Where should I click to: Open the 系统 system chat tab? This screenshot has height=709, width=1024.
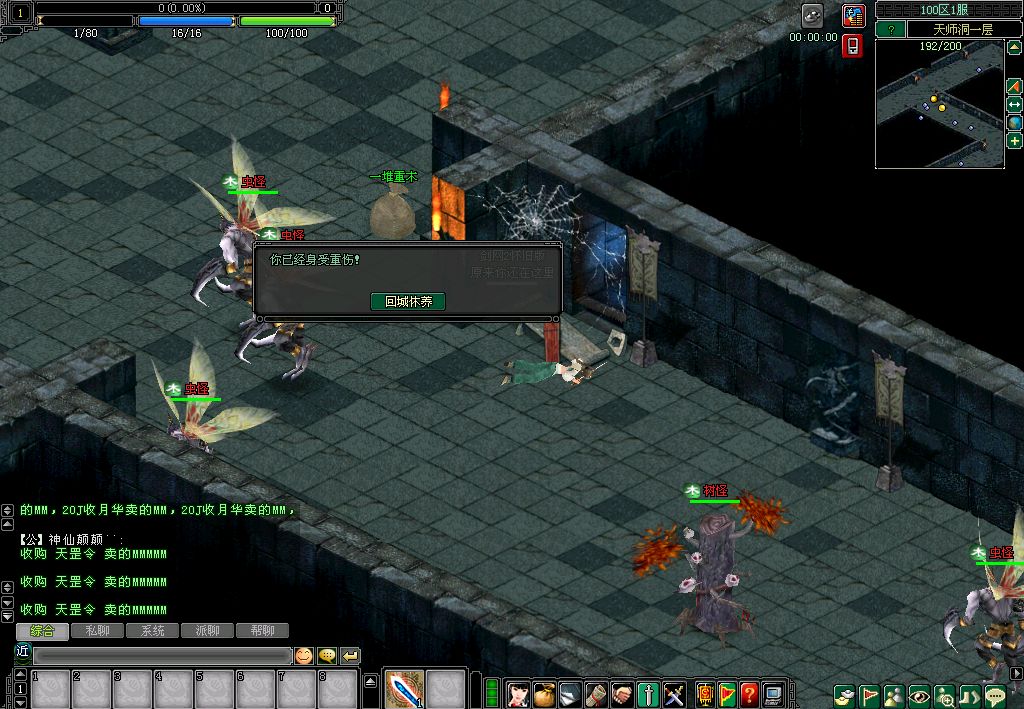tap(152, 631)
